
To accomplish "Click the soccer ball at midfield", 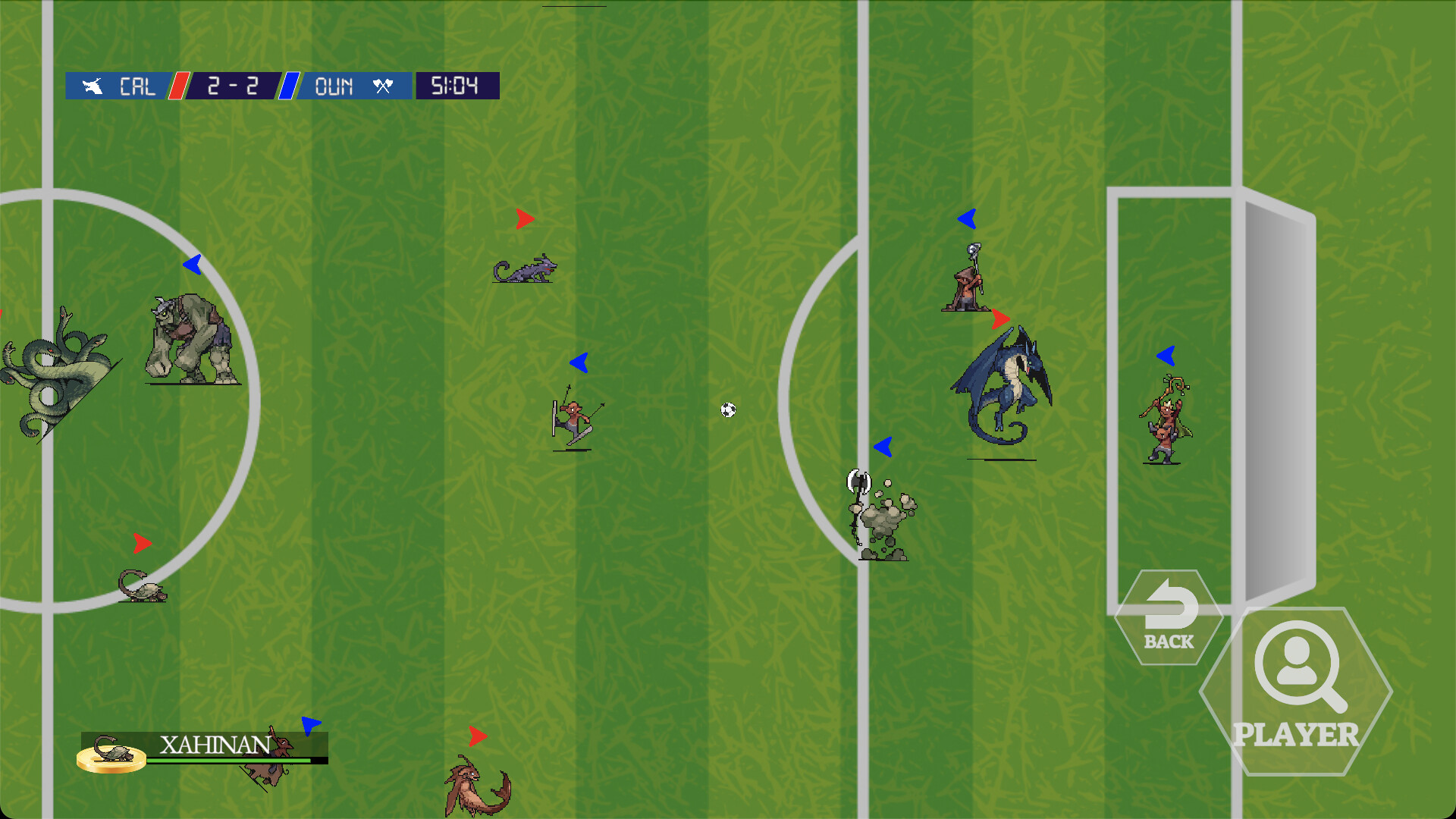I will tap(729, 410).
